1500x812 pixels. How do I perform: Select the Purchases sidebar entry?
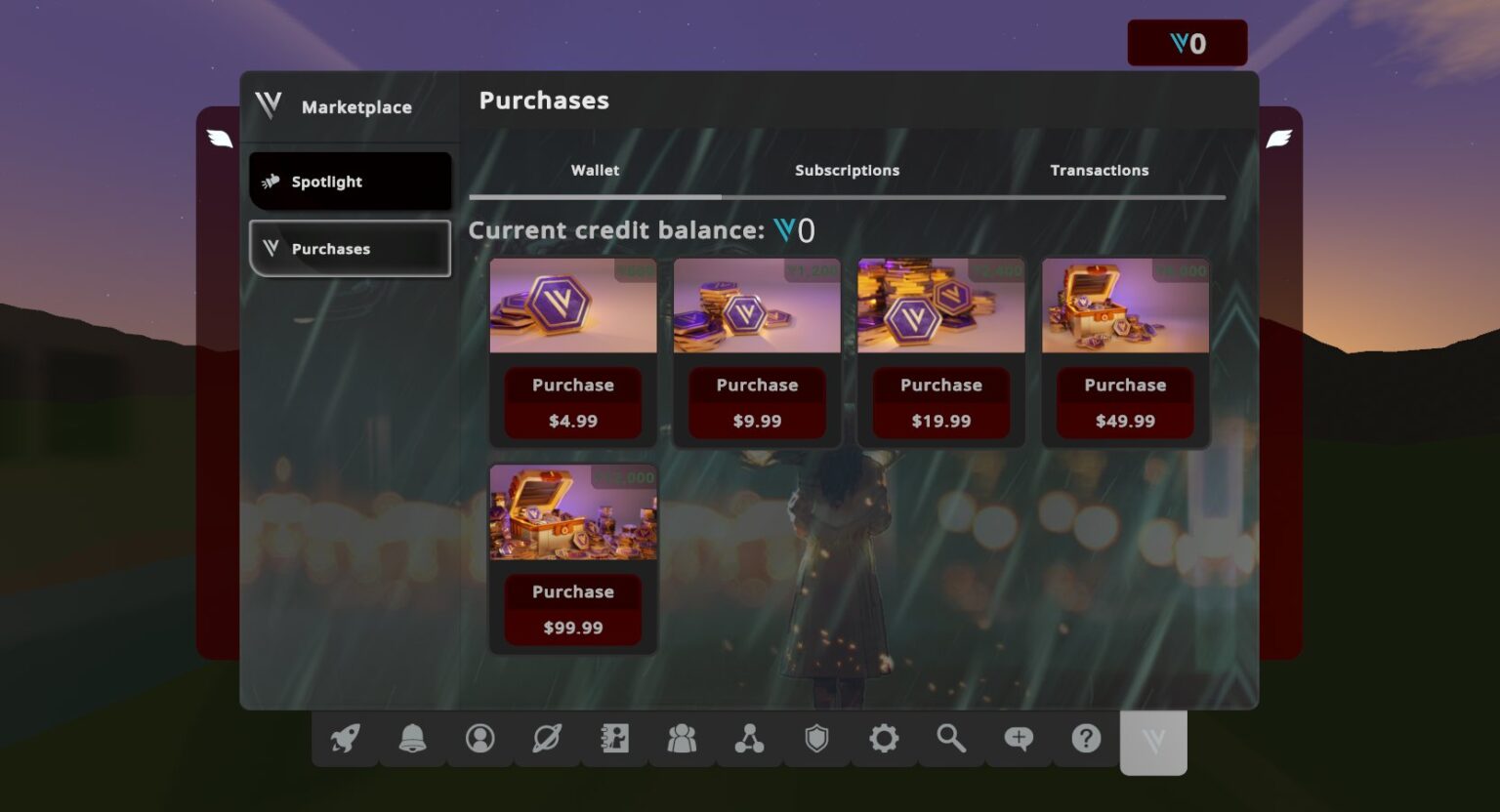[350, 249]
